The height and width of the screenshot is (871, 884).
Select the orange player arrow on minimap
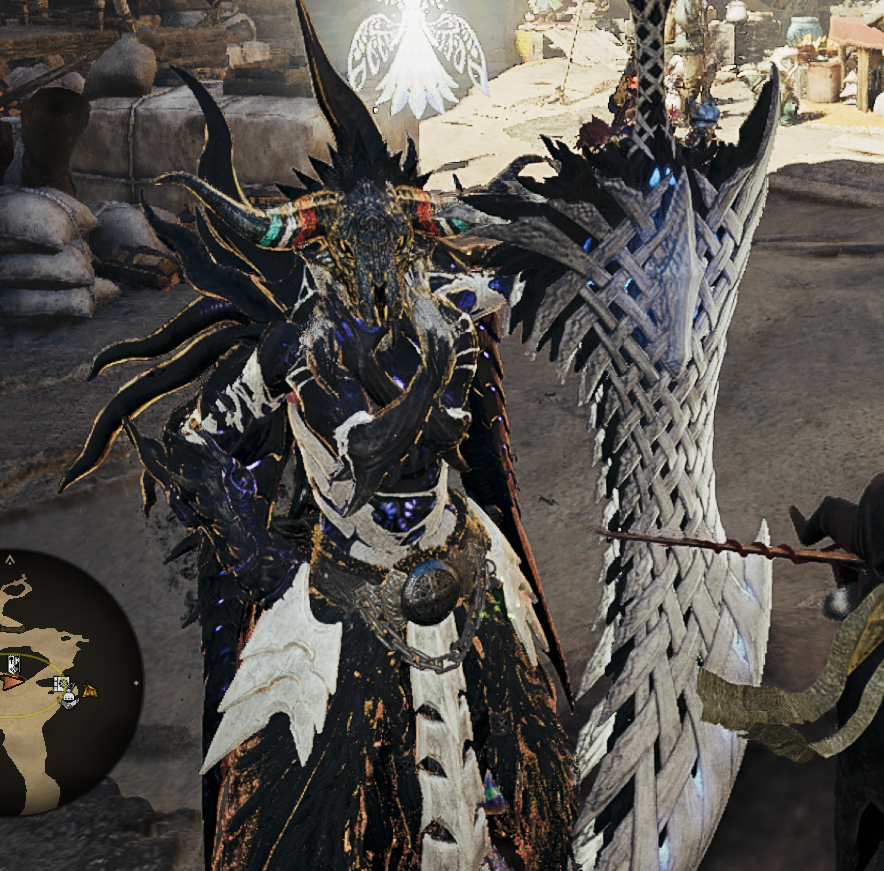(x=11, y=682)
